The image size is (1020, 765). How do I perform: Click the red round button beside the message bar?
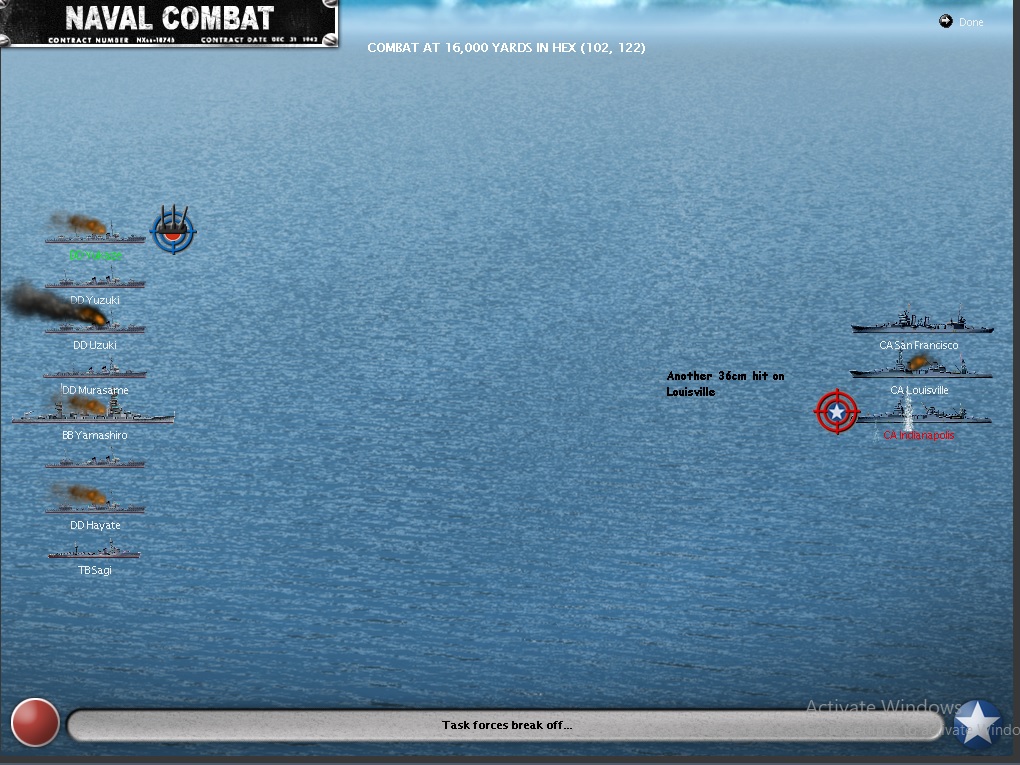35,722
